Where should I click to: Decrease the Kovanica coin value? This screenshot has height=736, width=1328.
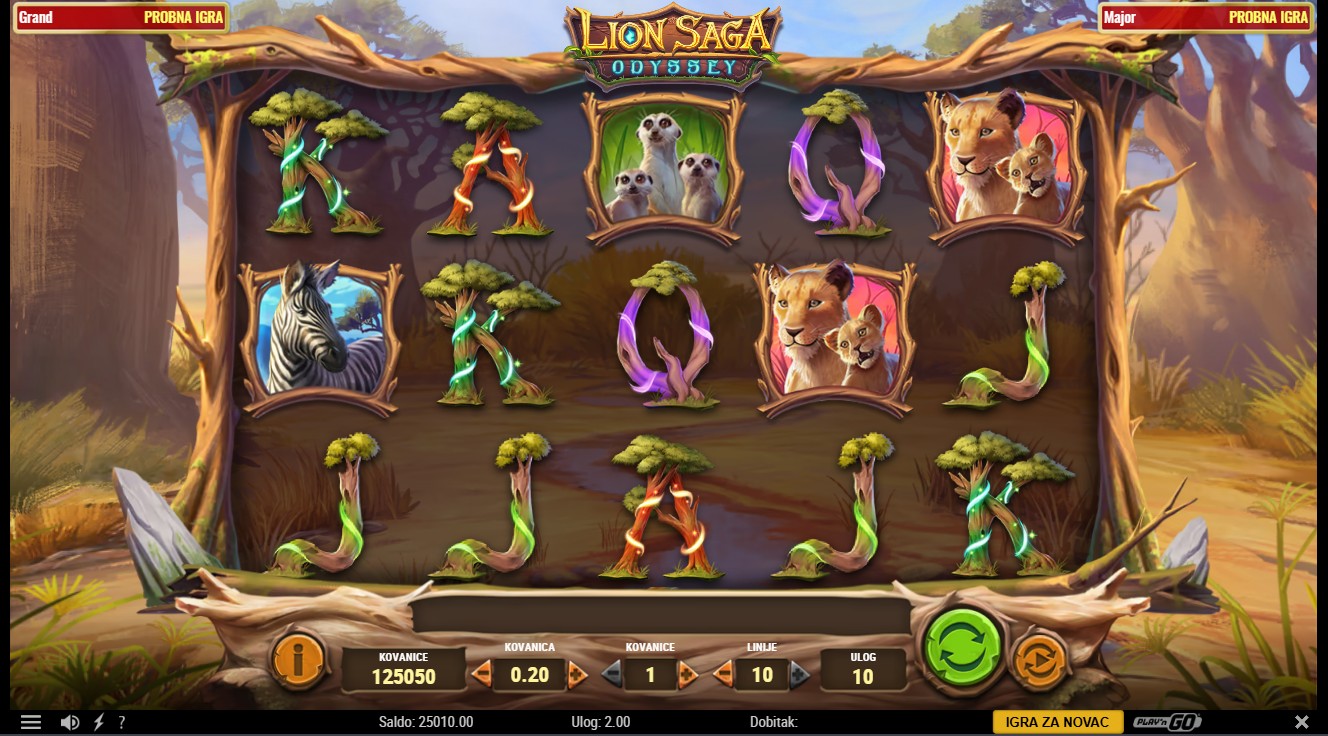tap(482, 674)
